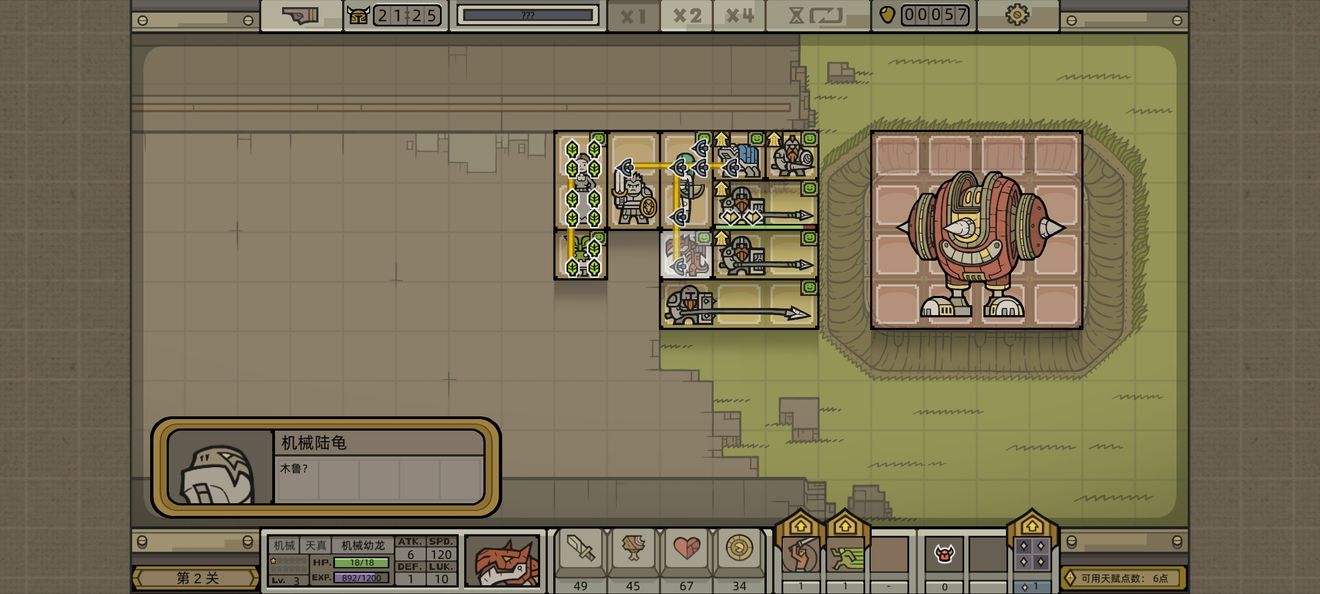Activate the green running figure skill
This screenshot has height=594, width=1320.
click(845, 554)
